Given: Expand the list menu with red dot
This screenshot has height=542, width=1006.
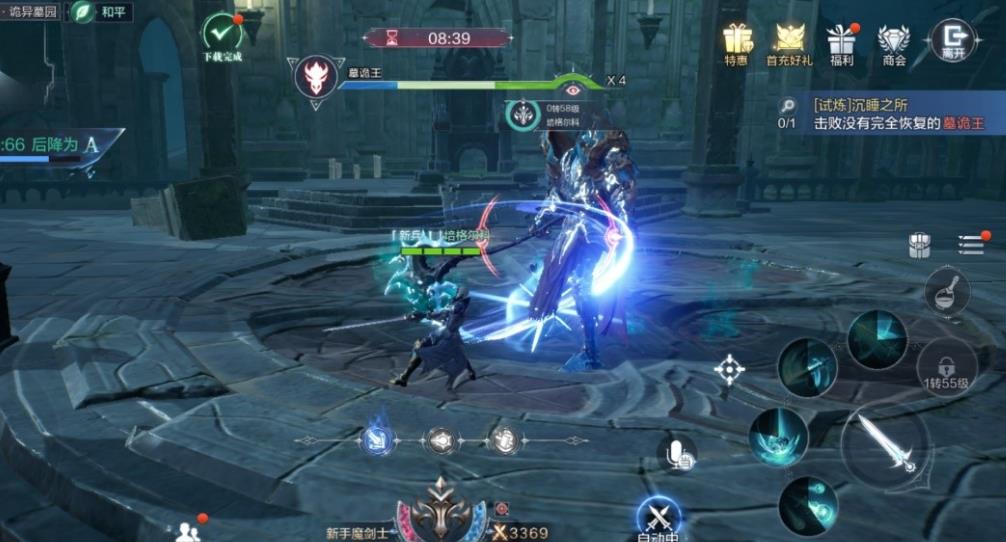Looking at the screenshot, I should (x=971, y=243).
